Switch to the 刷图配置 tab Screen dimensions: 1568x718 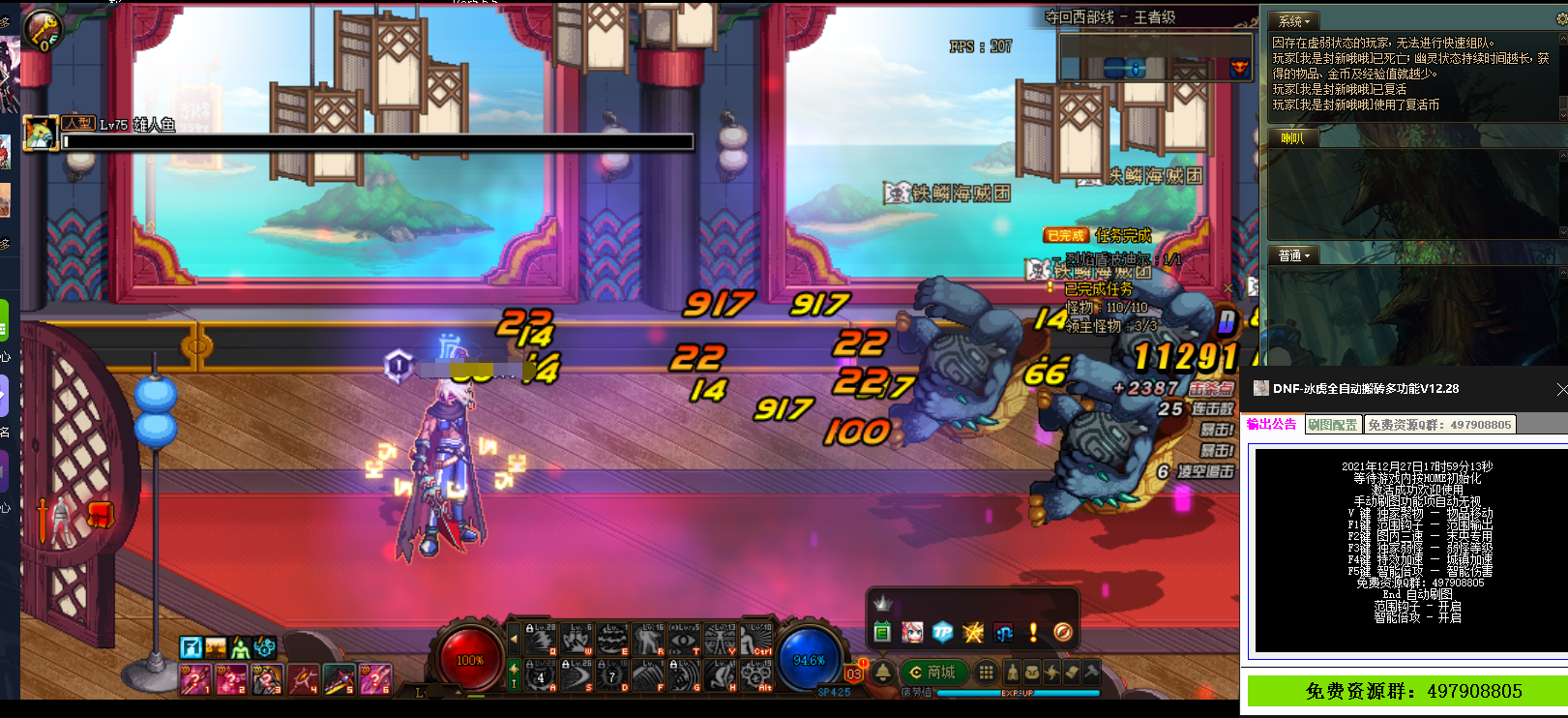click(x=1333, y=425)
